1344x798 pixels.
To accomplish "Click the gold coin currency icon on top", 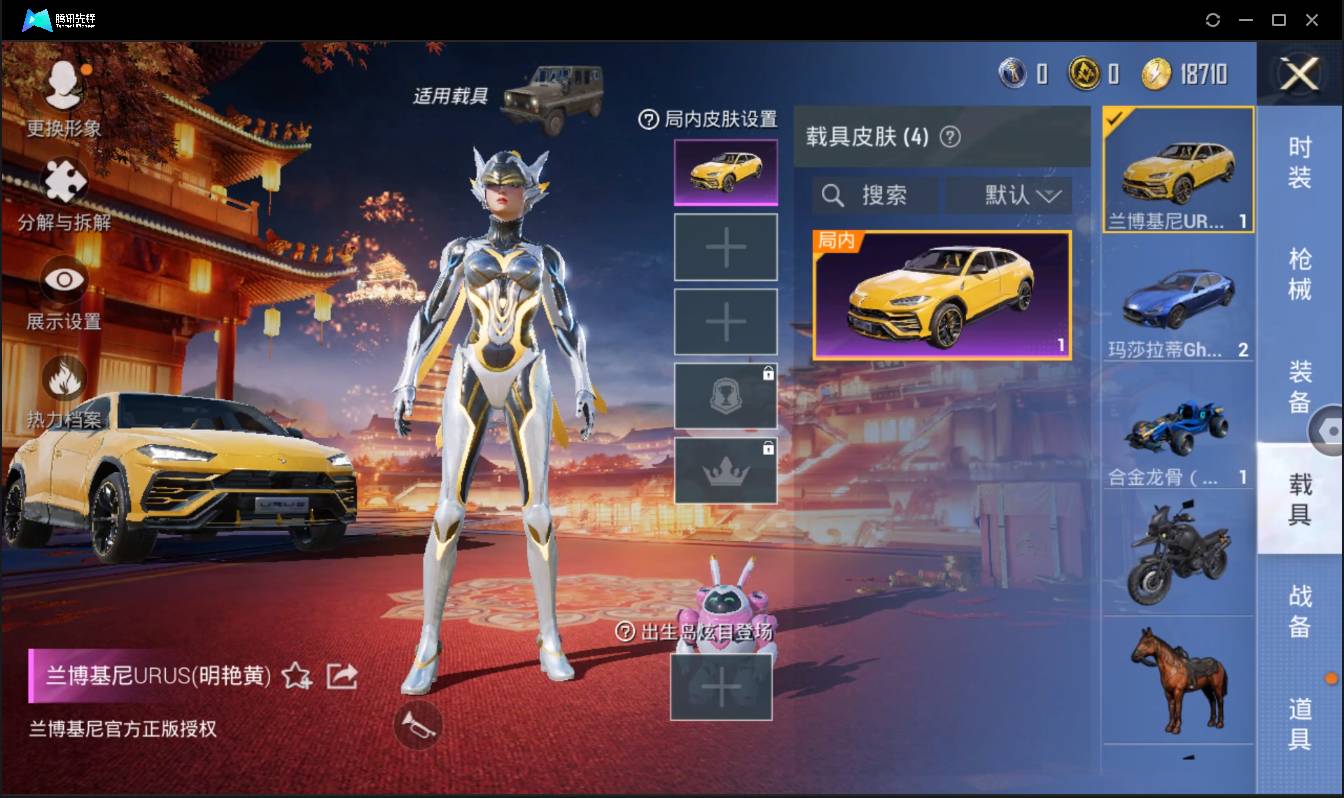I will (x=1086, y=74).
